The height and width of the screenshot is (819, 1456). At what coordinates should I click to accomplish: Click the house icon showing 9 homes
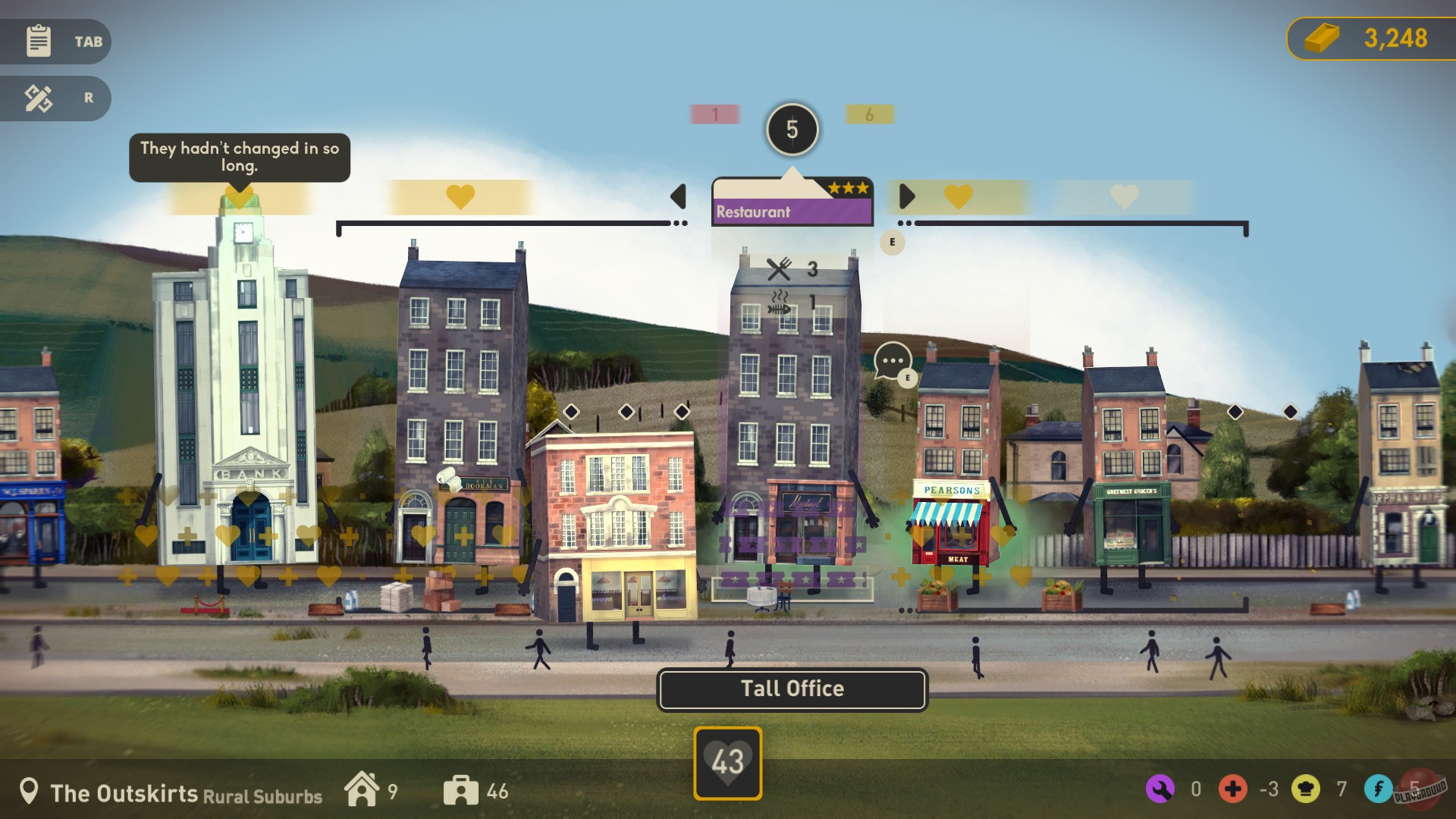(362, 790)
